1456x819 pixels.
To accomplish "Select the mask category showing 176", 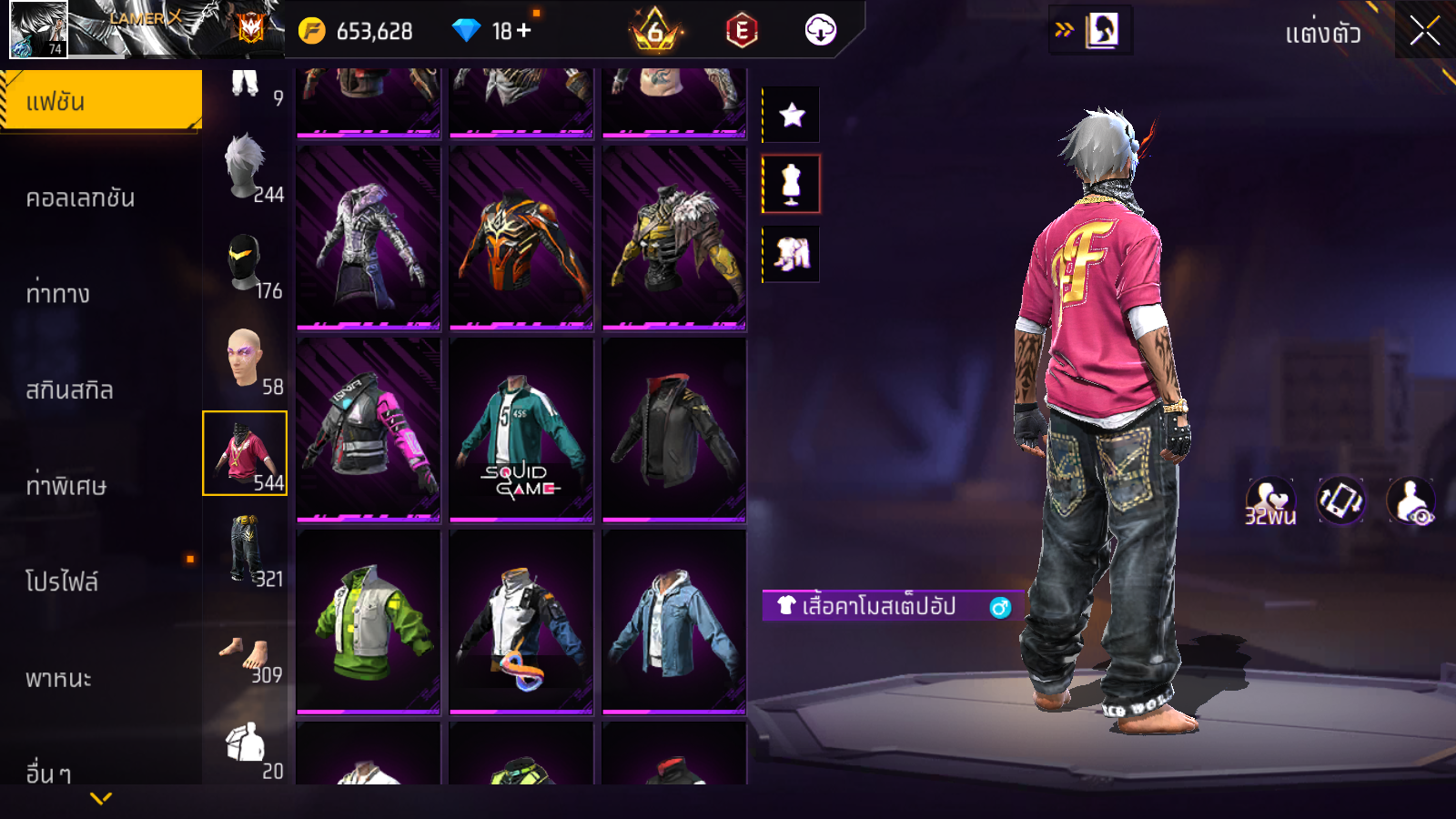I will click(246, 265).
